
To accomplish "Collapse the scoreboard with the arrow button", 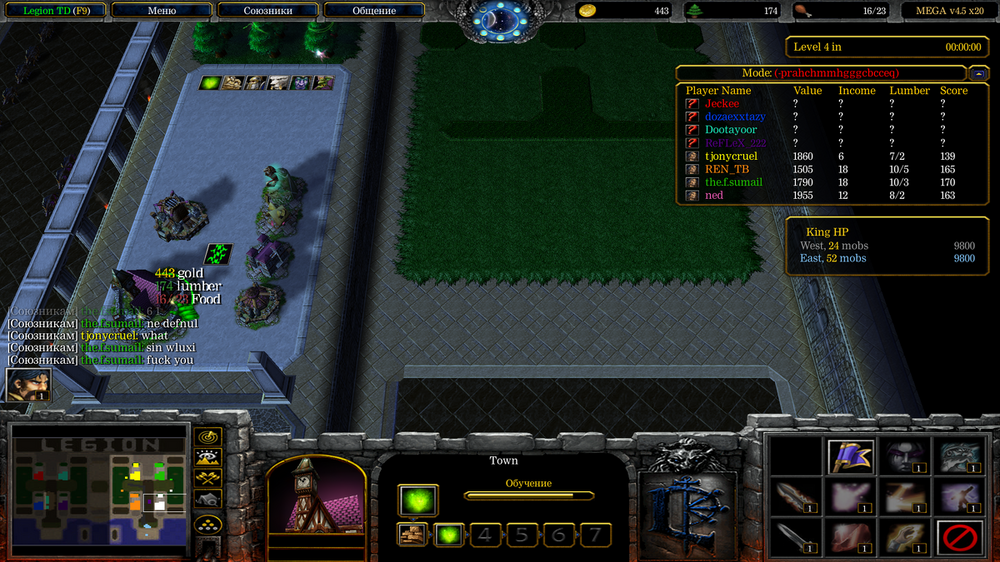I will click(976, 73).
